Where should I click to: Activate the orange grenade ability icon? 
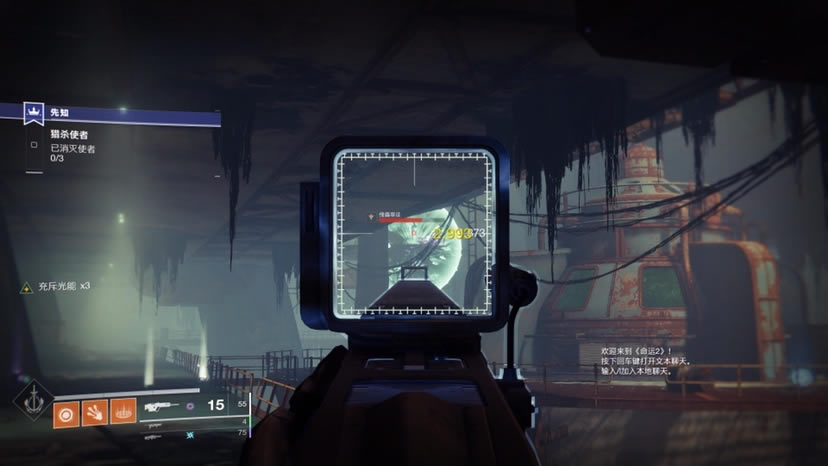coord(67,410)
